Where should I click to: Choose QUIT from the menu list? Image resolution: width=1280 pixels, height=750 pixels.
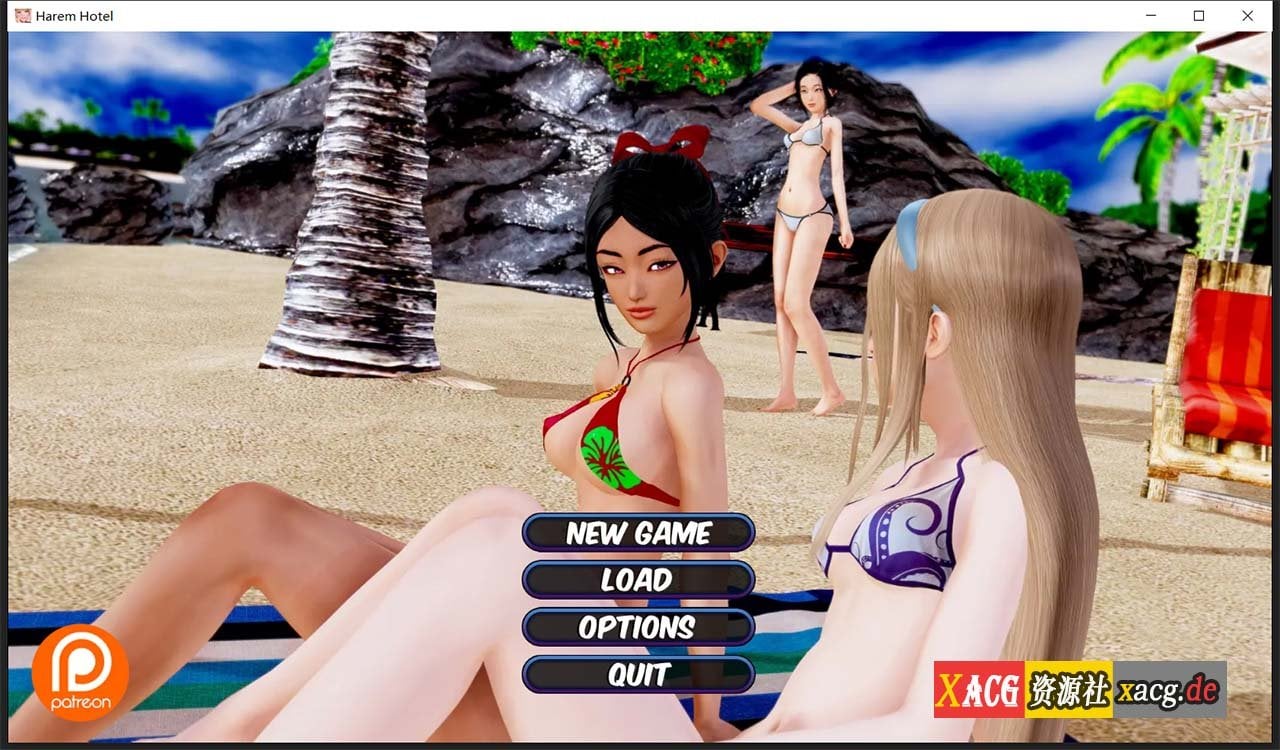click(x=638, y=675)
